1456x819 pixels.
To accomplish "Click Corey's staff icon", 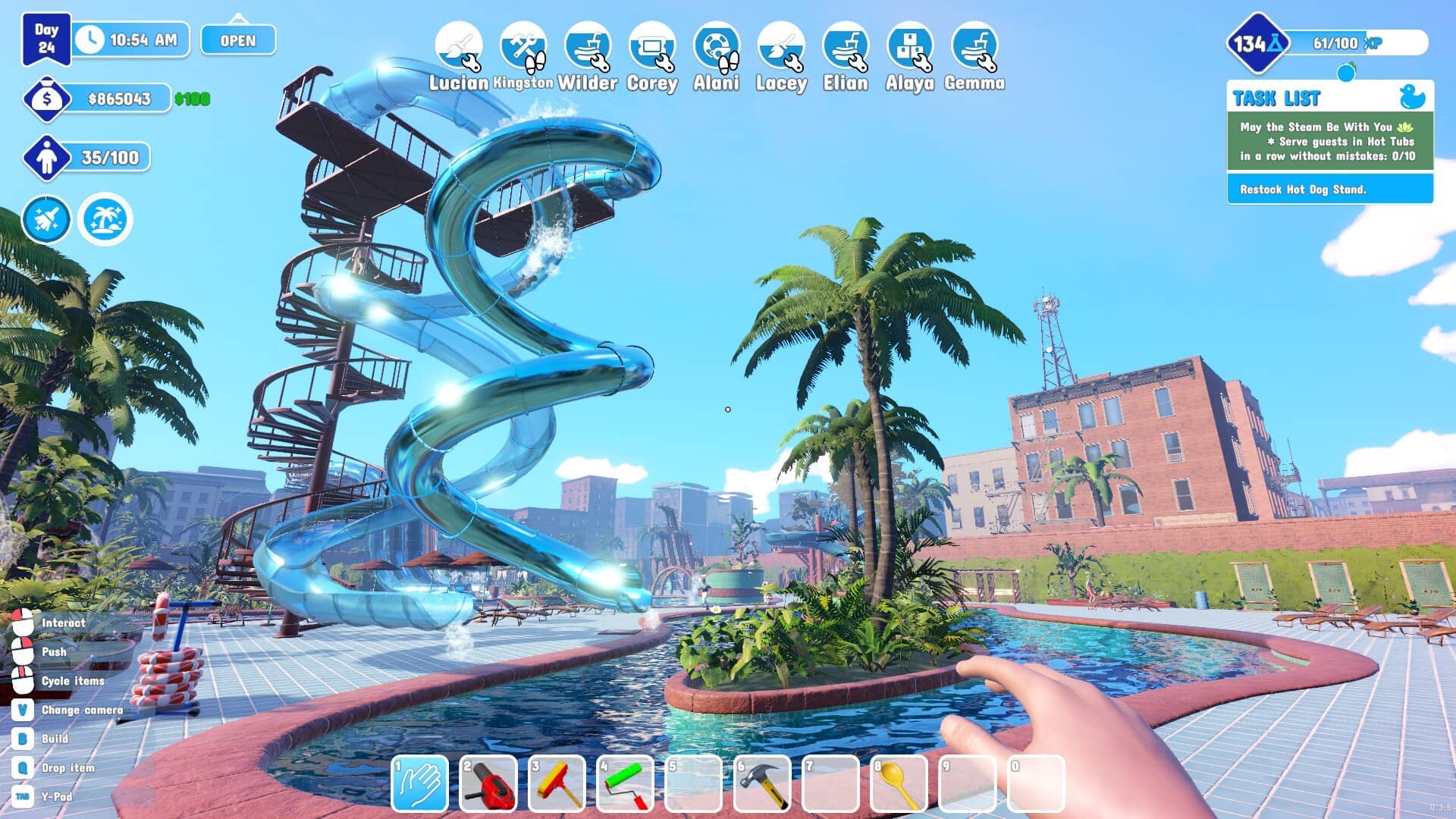I will [x=652, y=46].
